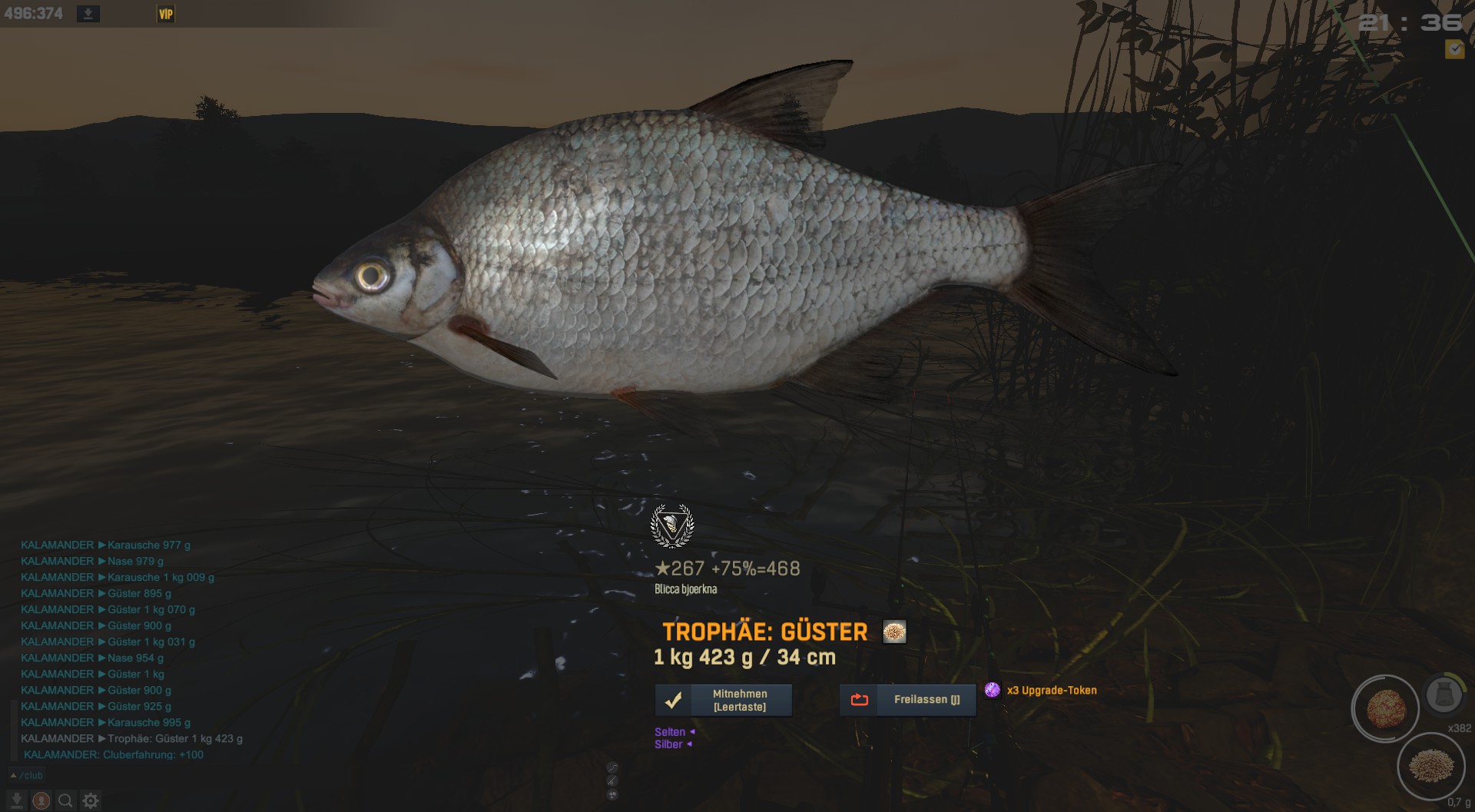Open chat search with the magnifier icon

coord(66,800)
